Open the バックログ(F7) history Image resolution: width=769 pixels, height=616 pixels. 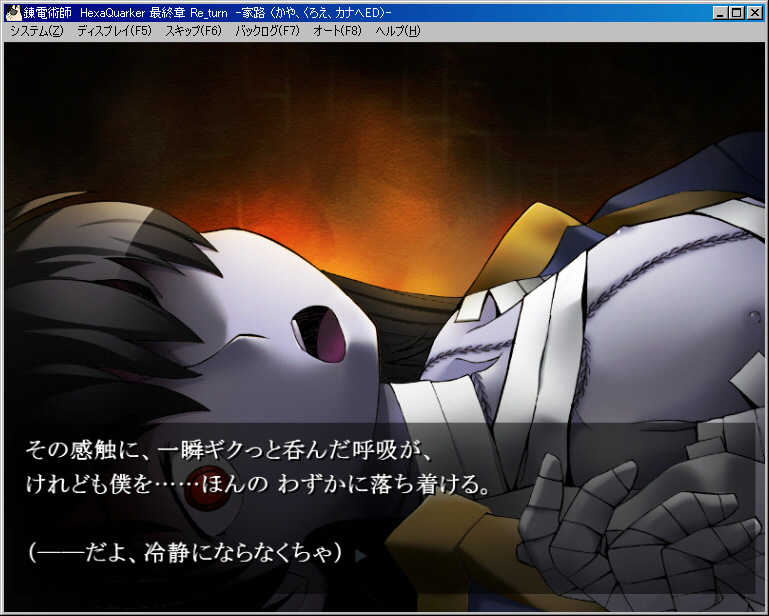click(267, 31)
